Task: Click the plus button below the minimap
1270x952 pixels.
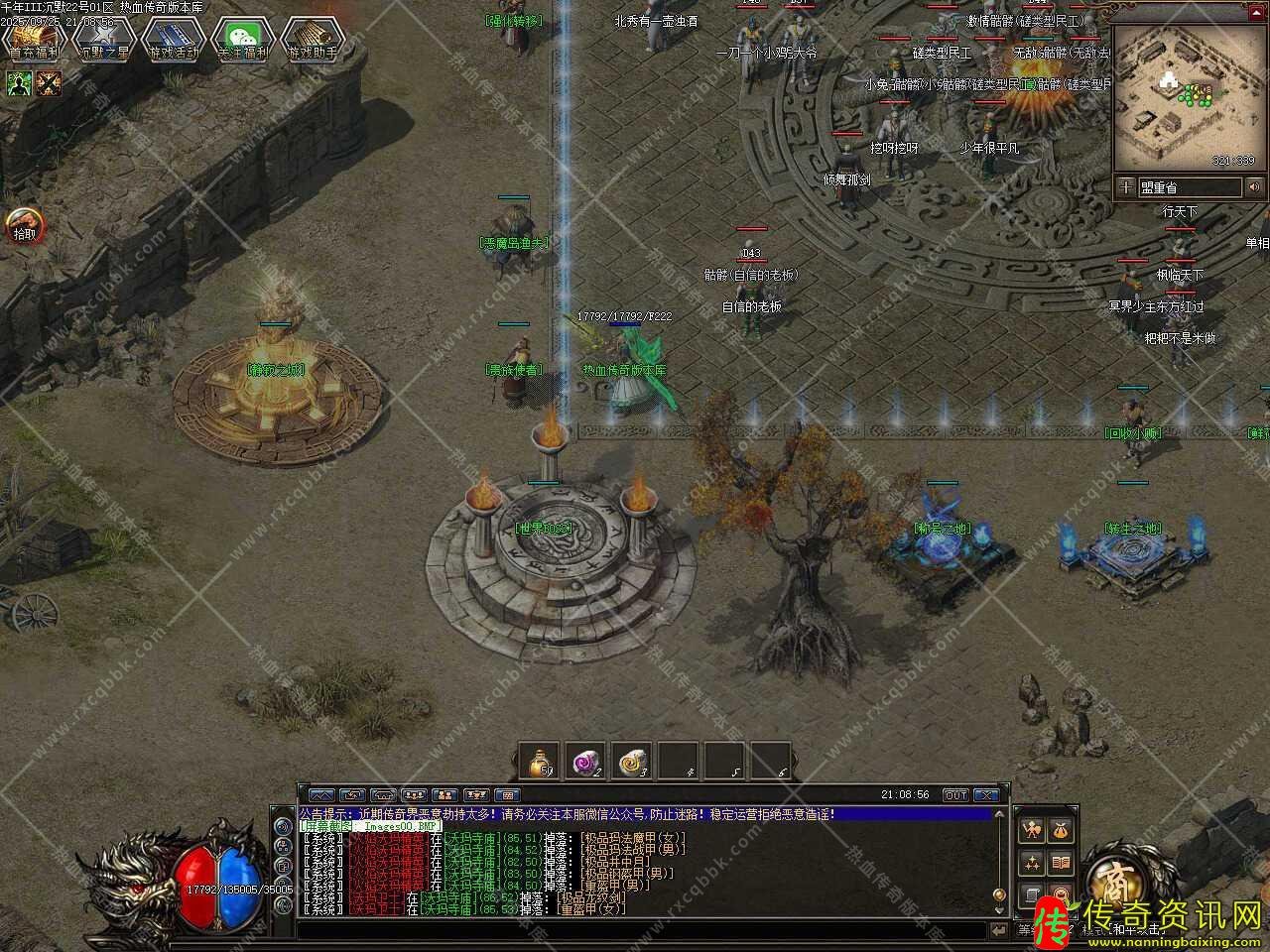Action: 1126,186
